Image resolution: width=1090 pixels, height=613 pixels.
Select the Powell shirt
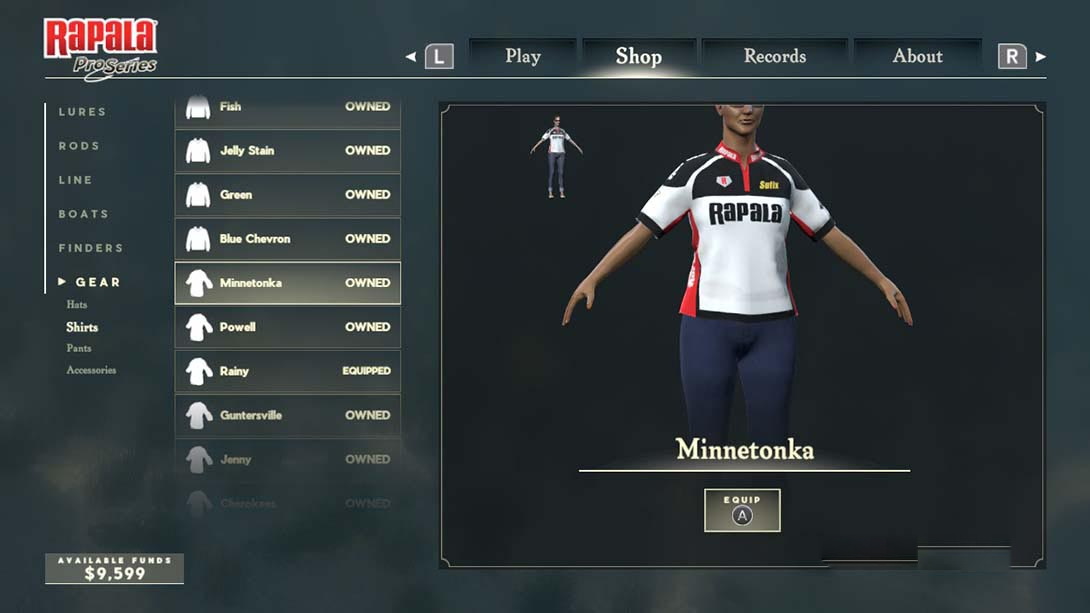pyautogui.click(x=288, y=327)
